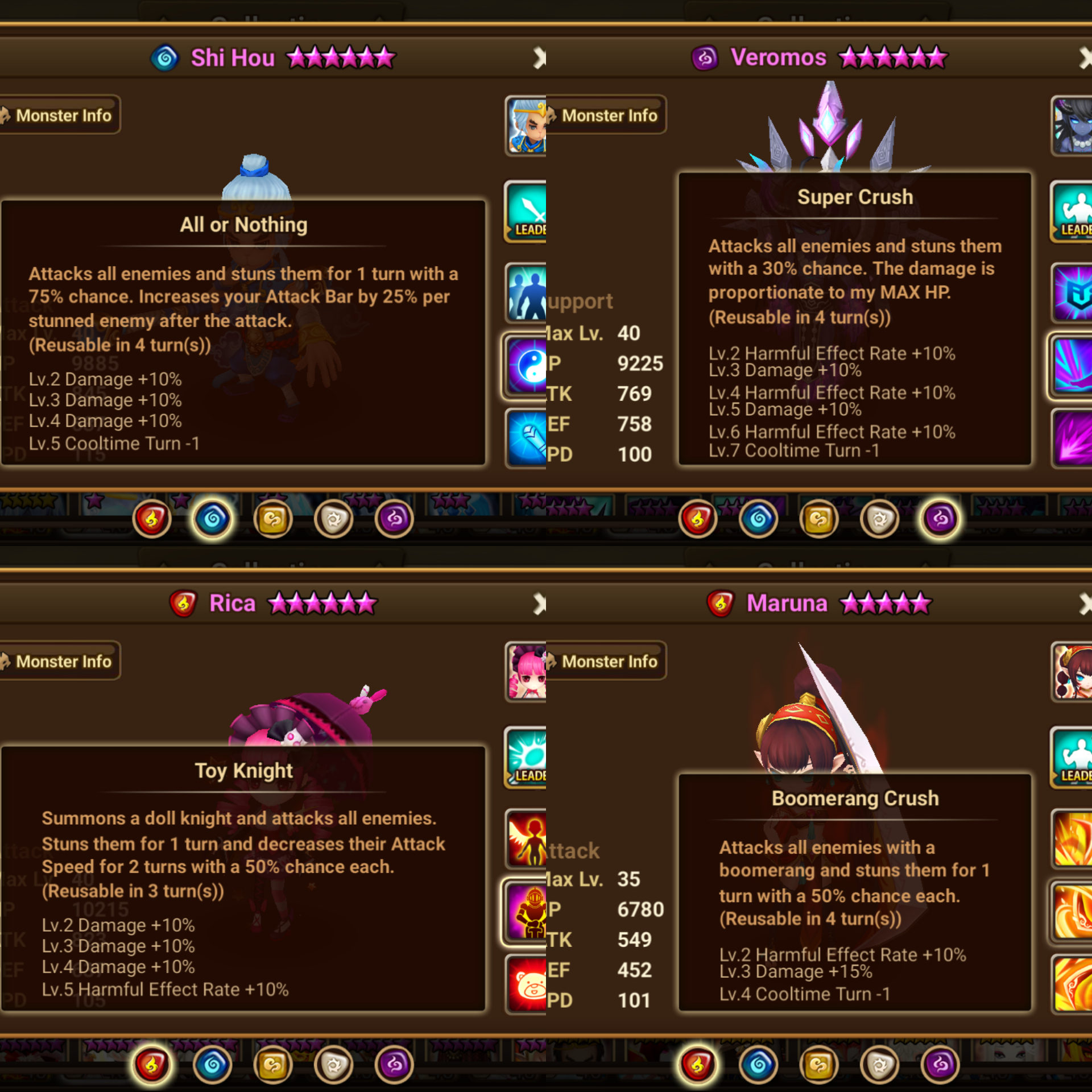Toggle the Fire element filter under Shi Hou
Viewport: 1092px width, 1092px height.
point(152,519)
